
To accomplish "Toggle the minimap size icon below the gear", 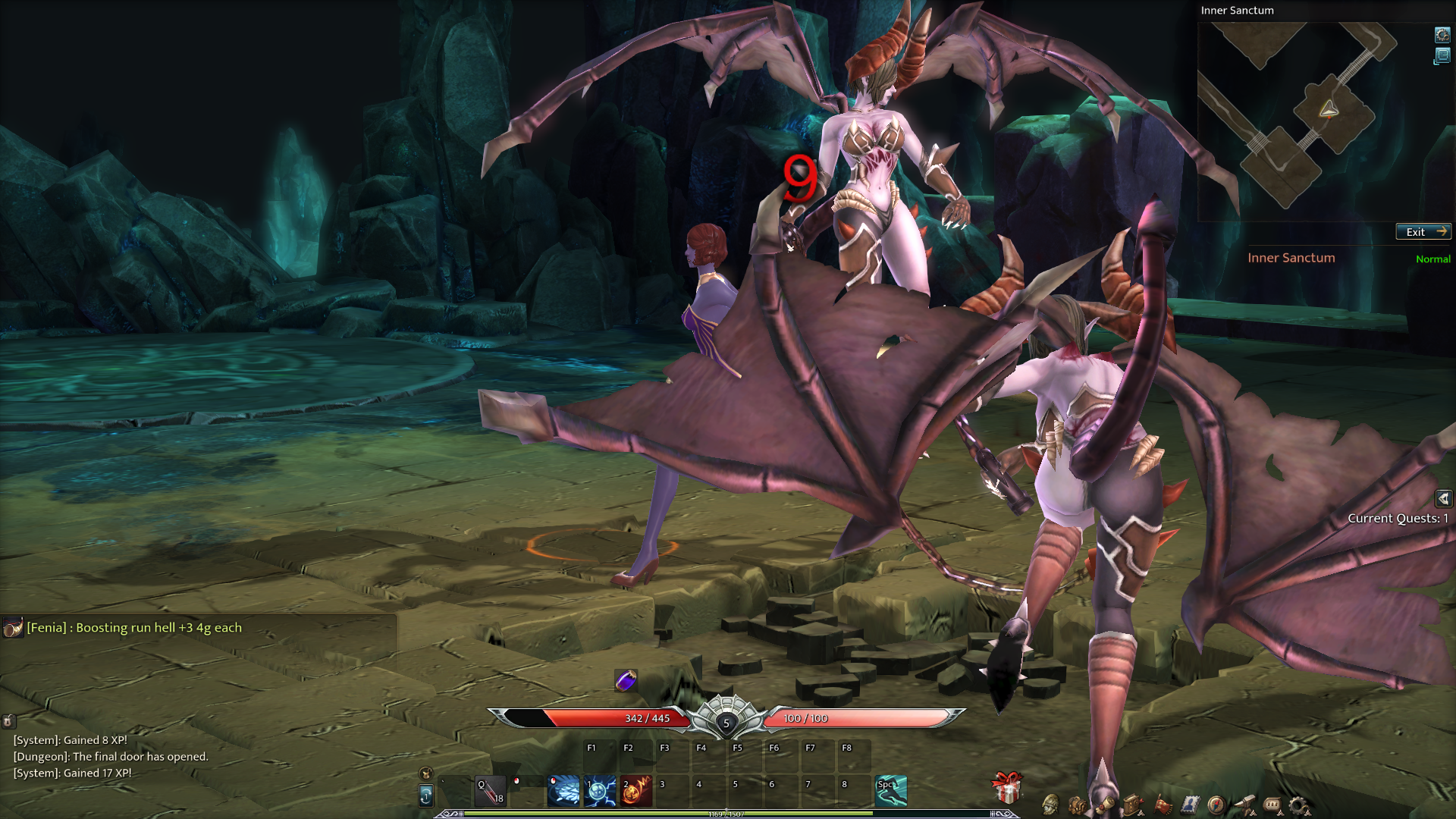I will [1442, 56].
